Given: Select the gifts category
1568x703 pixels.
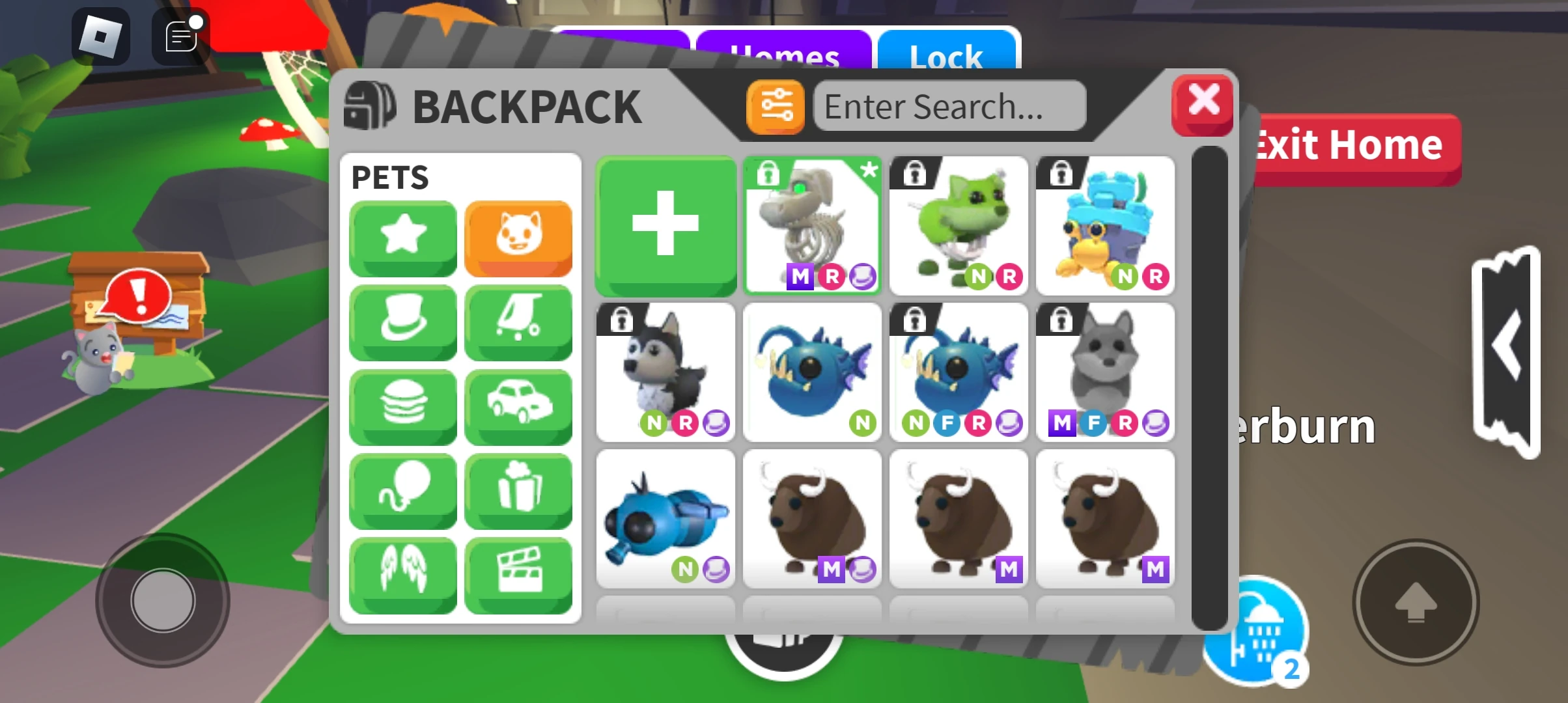Looking at the screenshot, I should (518, 492).
